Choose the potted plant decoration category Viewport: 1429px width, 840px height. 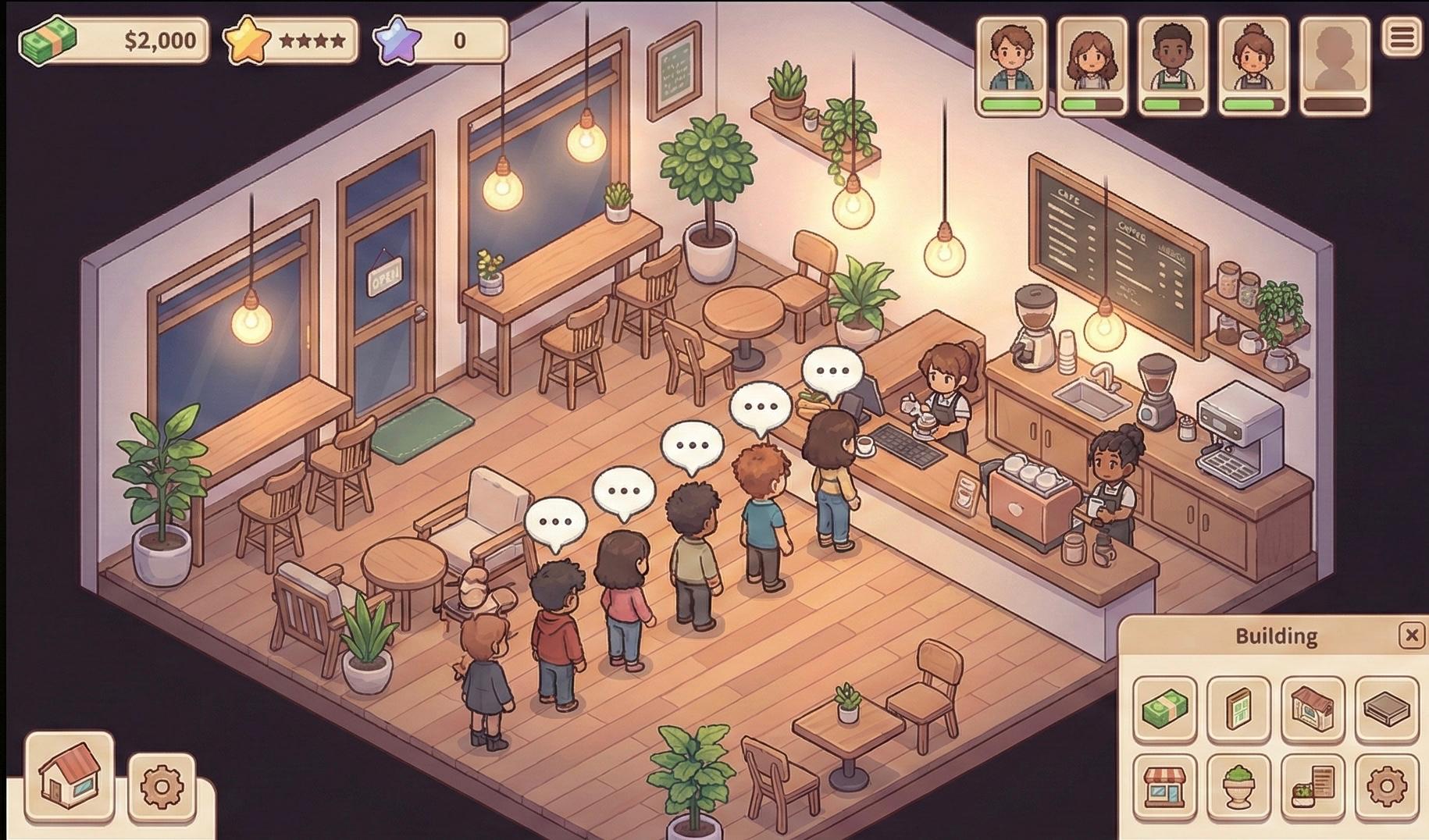pos(1238,786)
